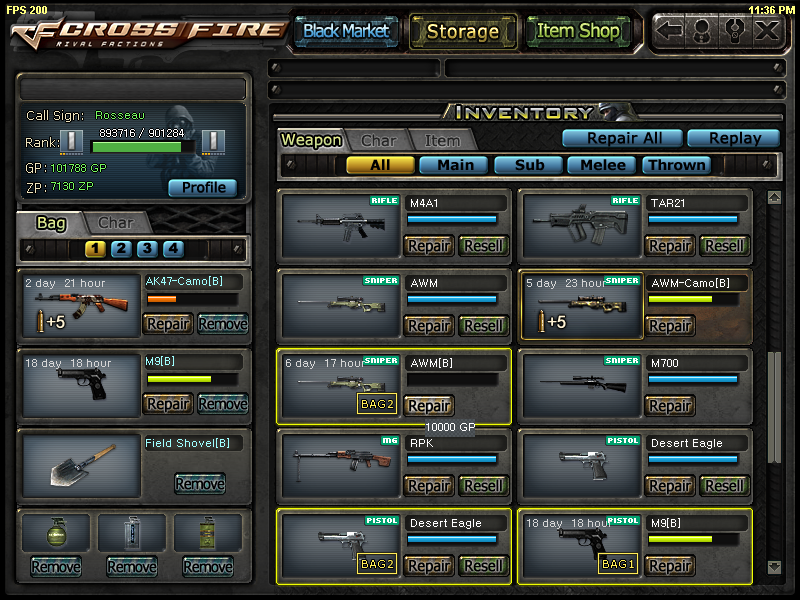Open the Black Market

tap(346, 31)
